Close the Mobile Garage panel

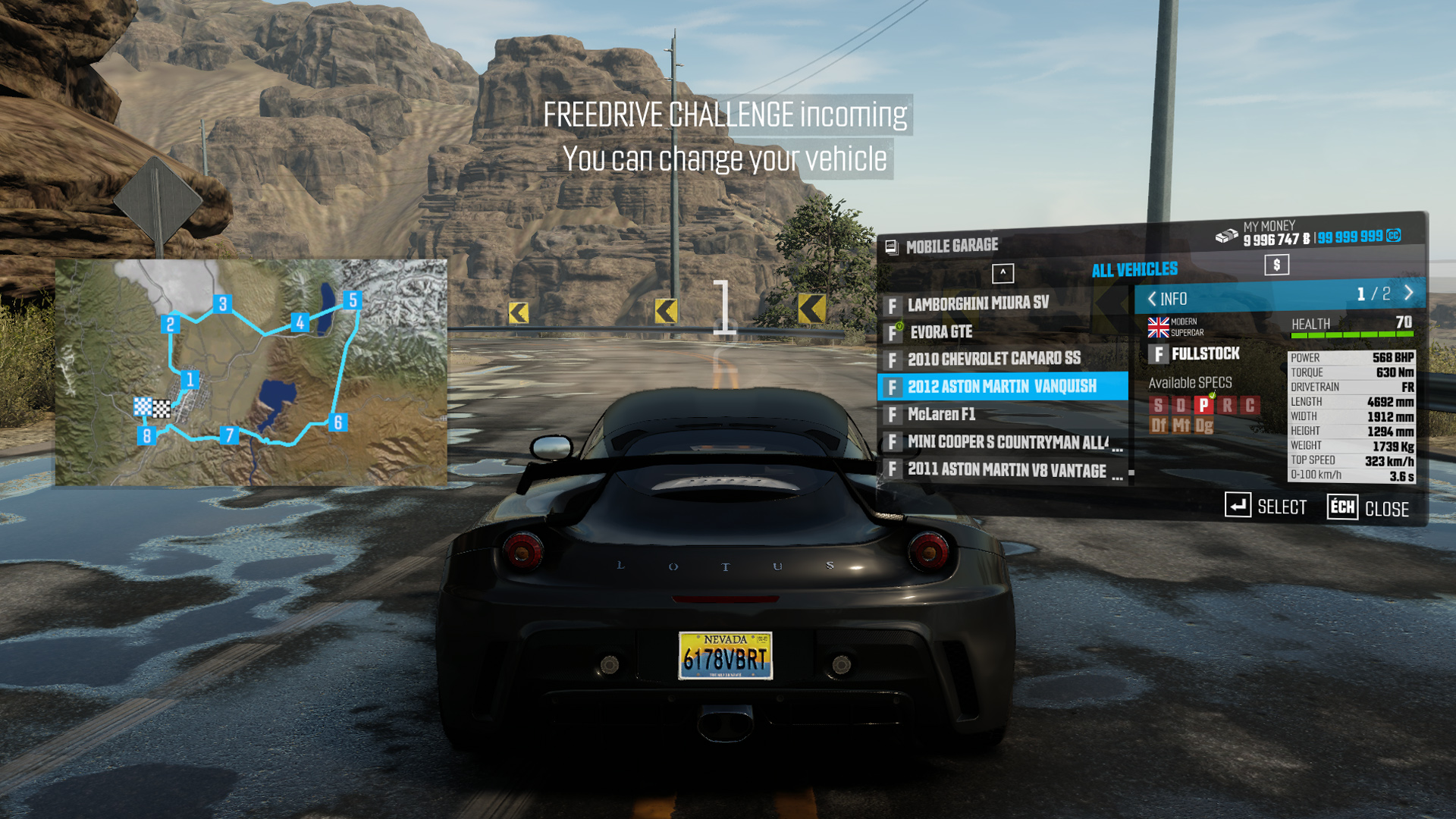coord(1369,508)
